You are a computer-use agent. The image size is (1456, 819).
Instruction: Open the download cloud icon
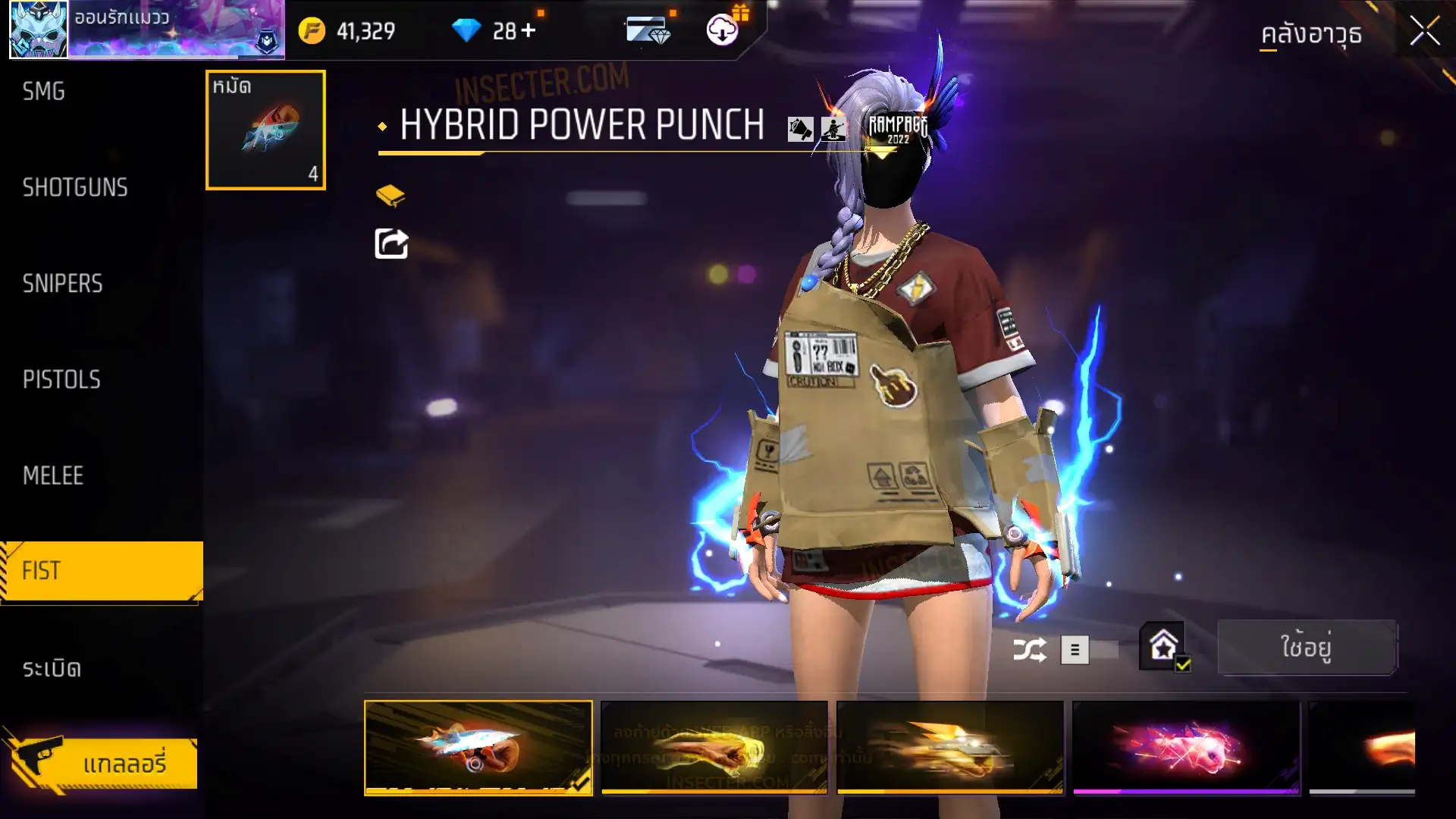click(x=722, y=30)
